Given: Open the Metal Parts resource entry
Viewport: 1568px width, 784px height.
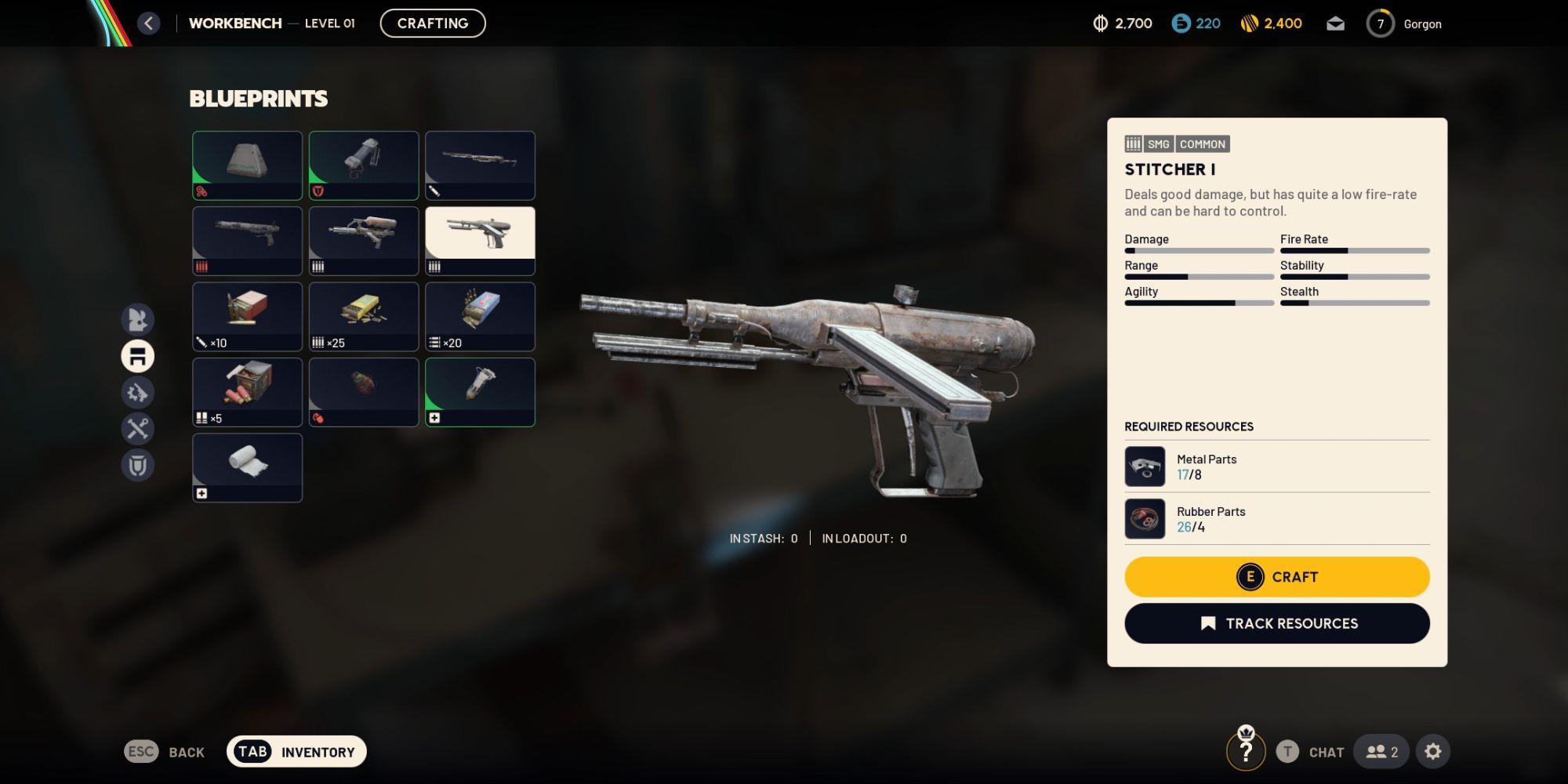Looking at the screenshot, I should (x=1276, y=466).
